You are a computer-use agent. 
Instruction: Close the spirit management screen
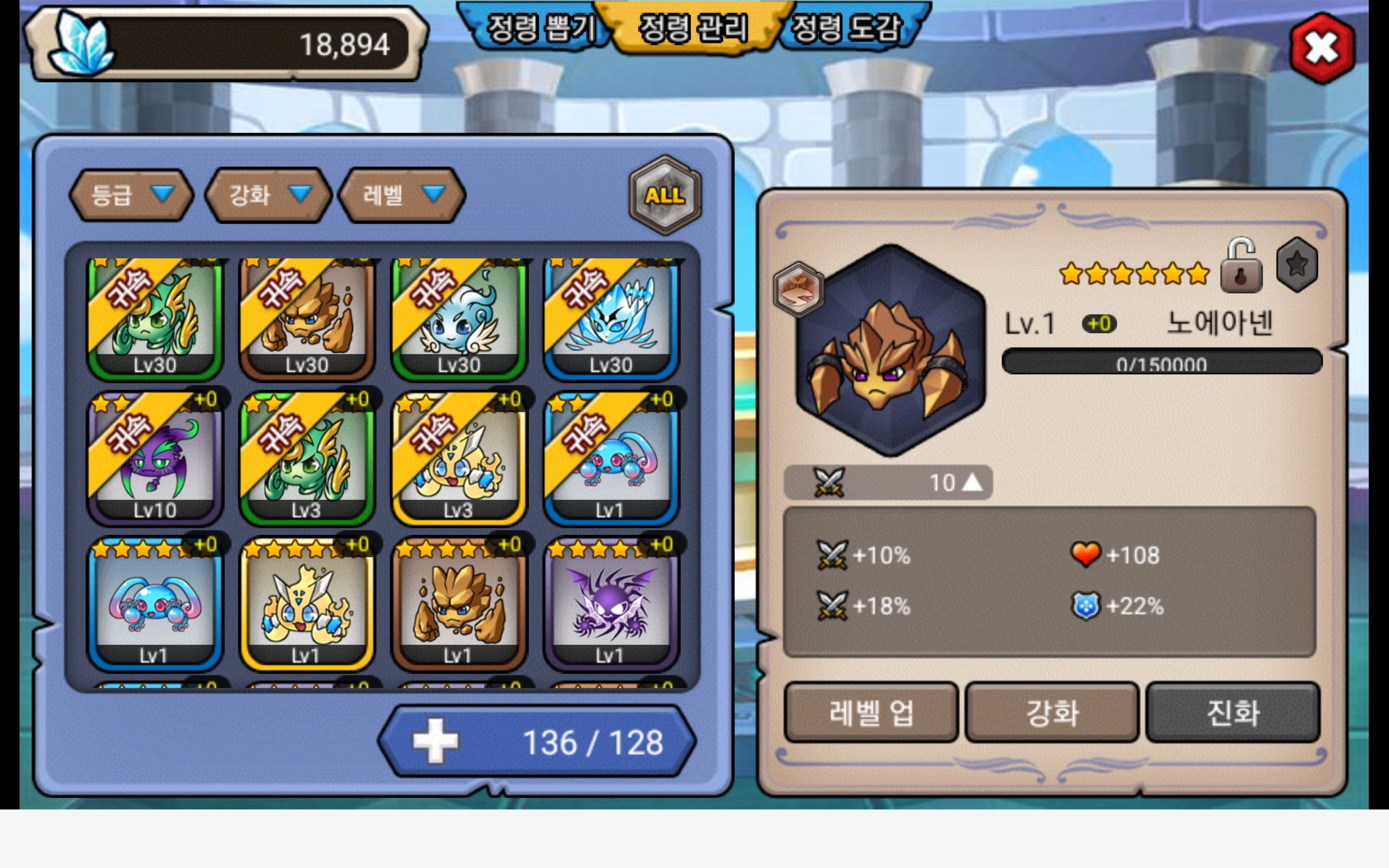pyautogui.click(x=1321, y=48)
